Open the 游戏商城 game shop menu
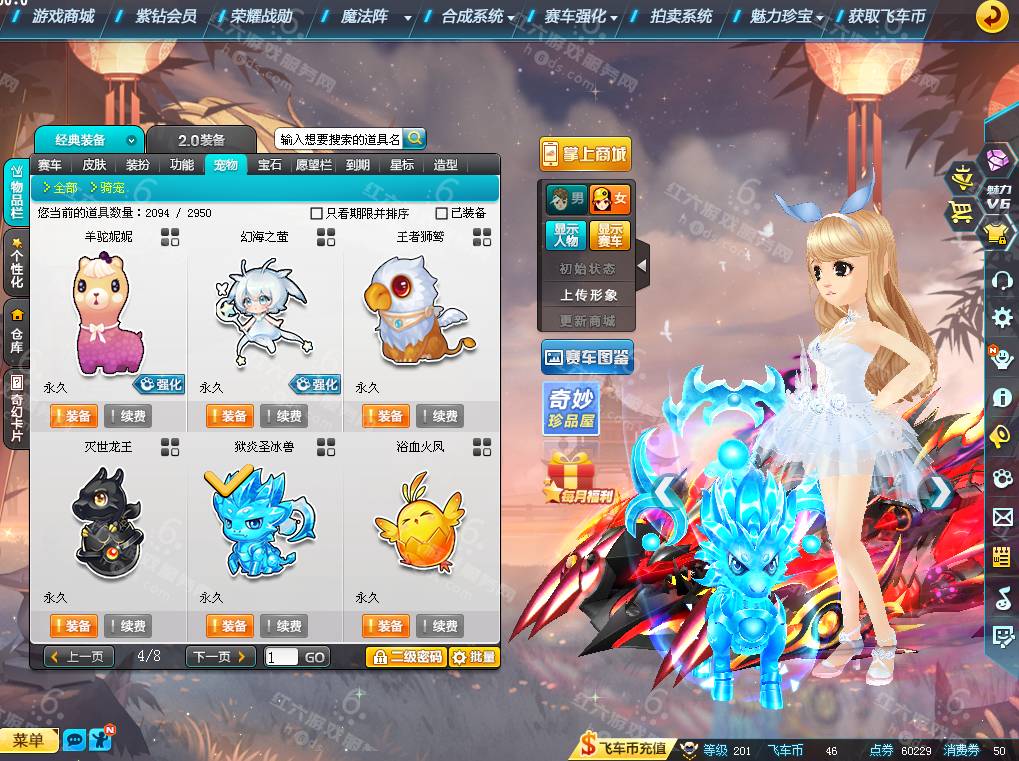The image size is (1019, 761). click(x=62, y=16)
